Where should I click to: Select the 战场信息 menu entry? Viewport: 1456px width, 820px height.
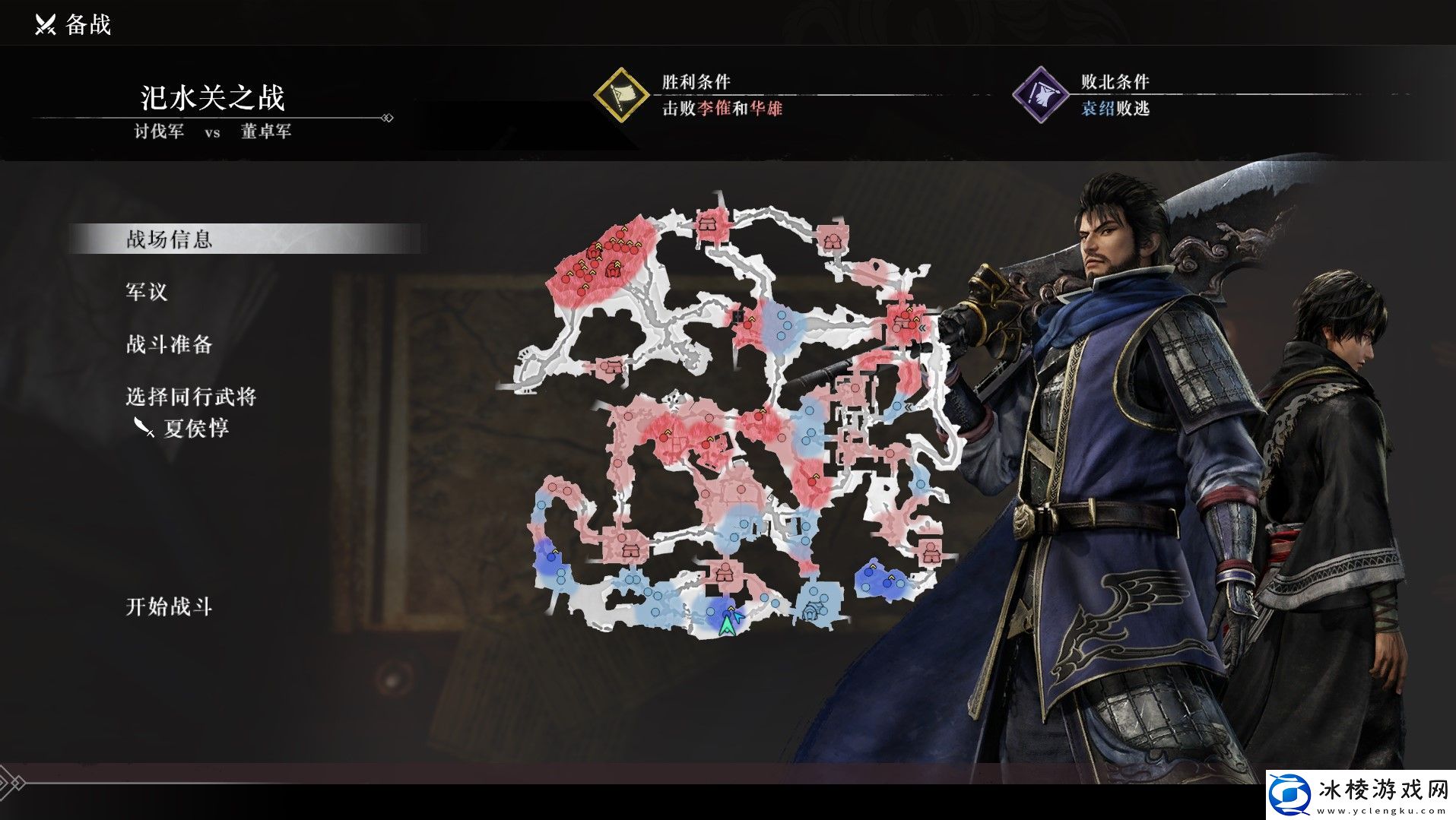169,239
